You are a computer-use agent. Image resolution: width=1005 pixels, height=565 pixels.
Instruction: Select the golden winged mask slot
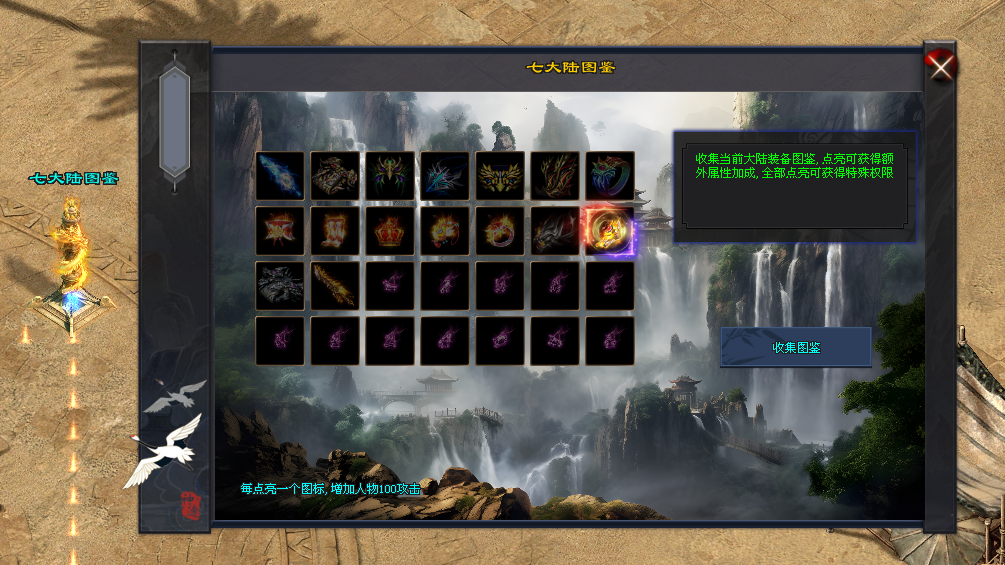pyautogui.click(x=500, y=176)
